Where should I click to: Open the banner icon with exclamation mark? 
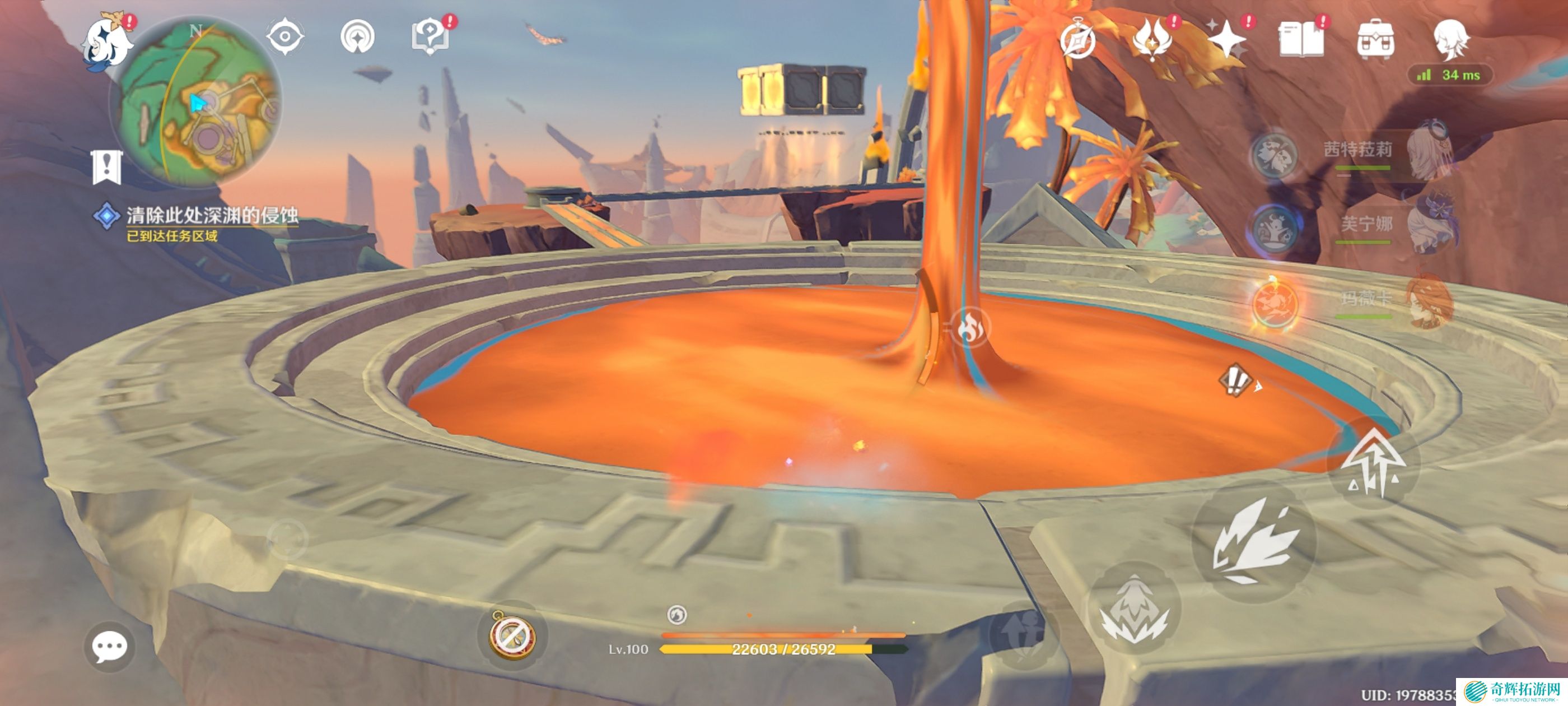[x=107, y=166]
